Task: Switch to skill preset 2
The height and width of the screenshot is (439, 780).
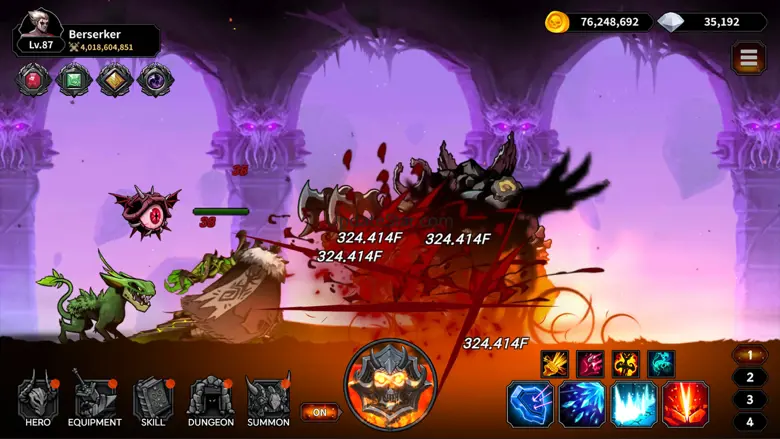Action: click(x=750, y=377)
